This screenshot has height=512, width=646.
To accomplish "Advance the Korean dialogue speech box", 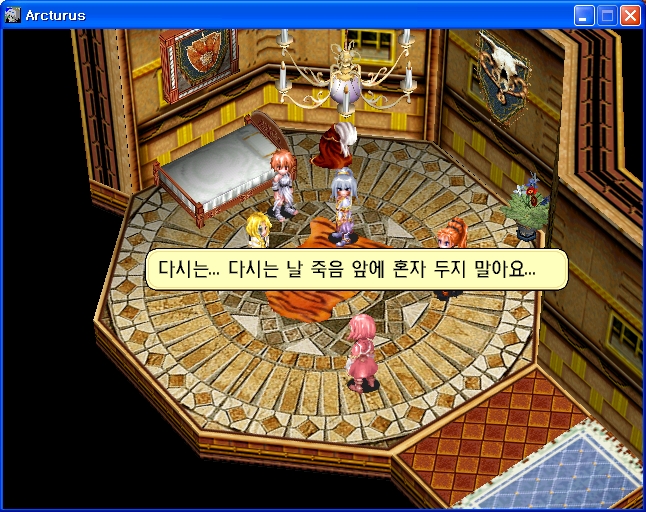I will (356, 270).
